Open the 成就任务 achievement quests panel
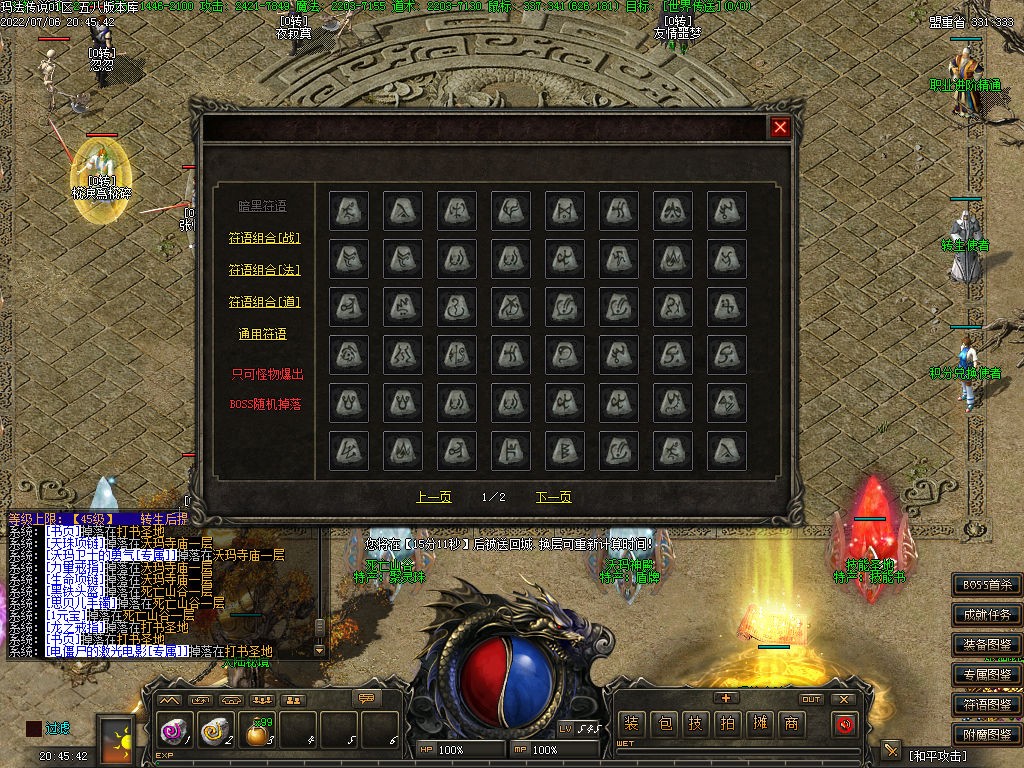The width and height of the screenshot is (1024, 768). [x=987, y=615]
